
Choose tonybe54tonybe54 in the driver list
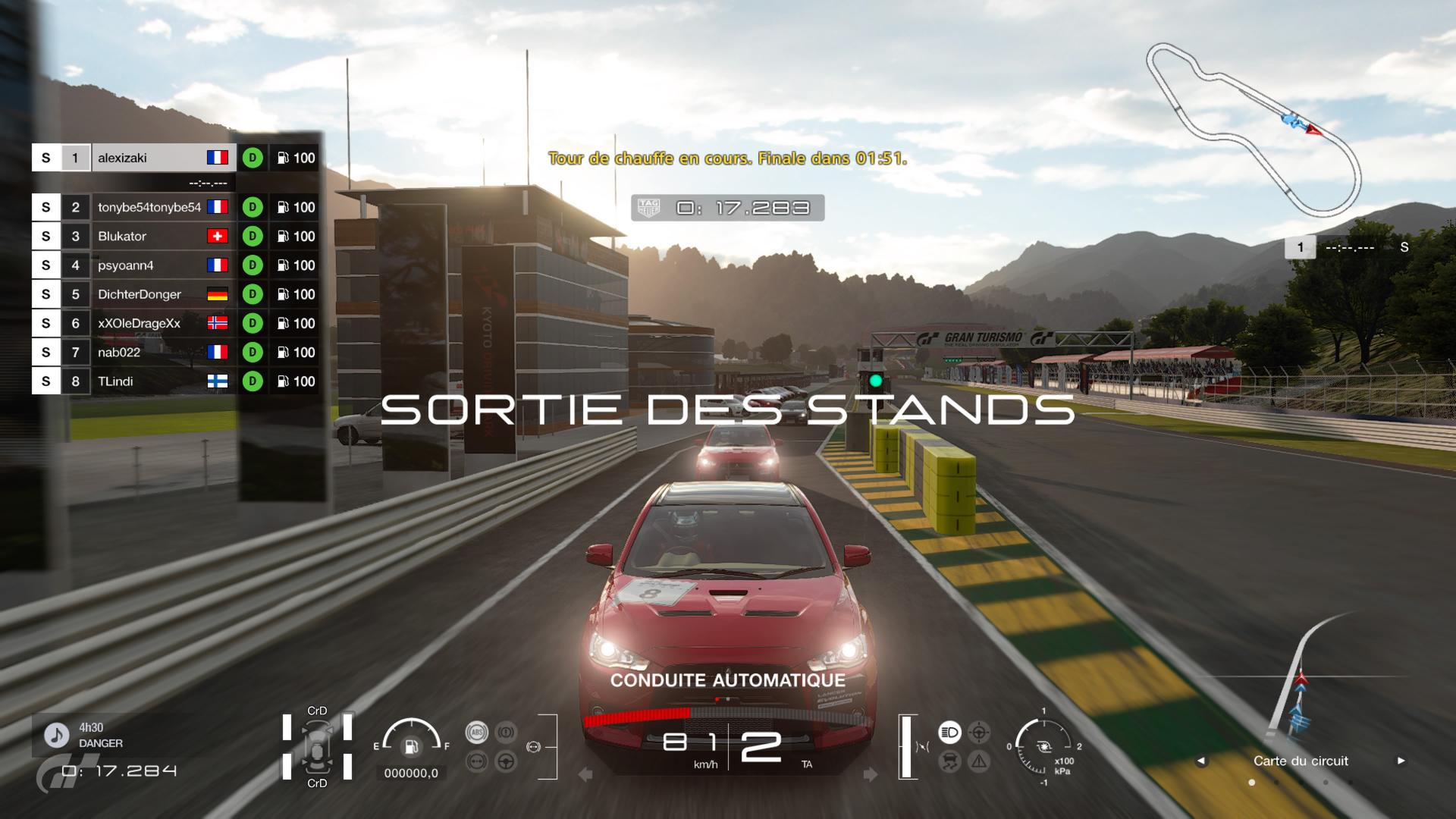click(149, 207)
